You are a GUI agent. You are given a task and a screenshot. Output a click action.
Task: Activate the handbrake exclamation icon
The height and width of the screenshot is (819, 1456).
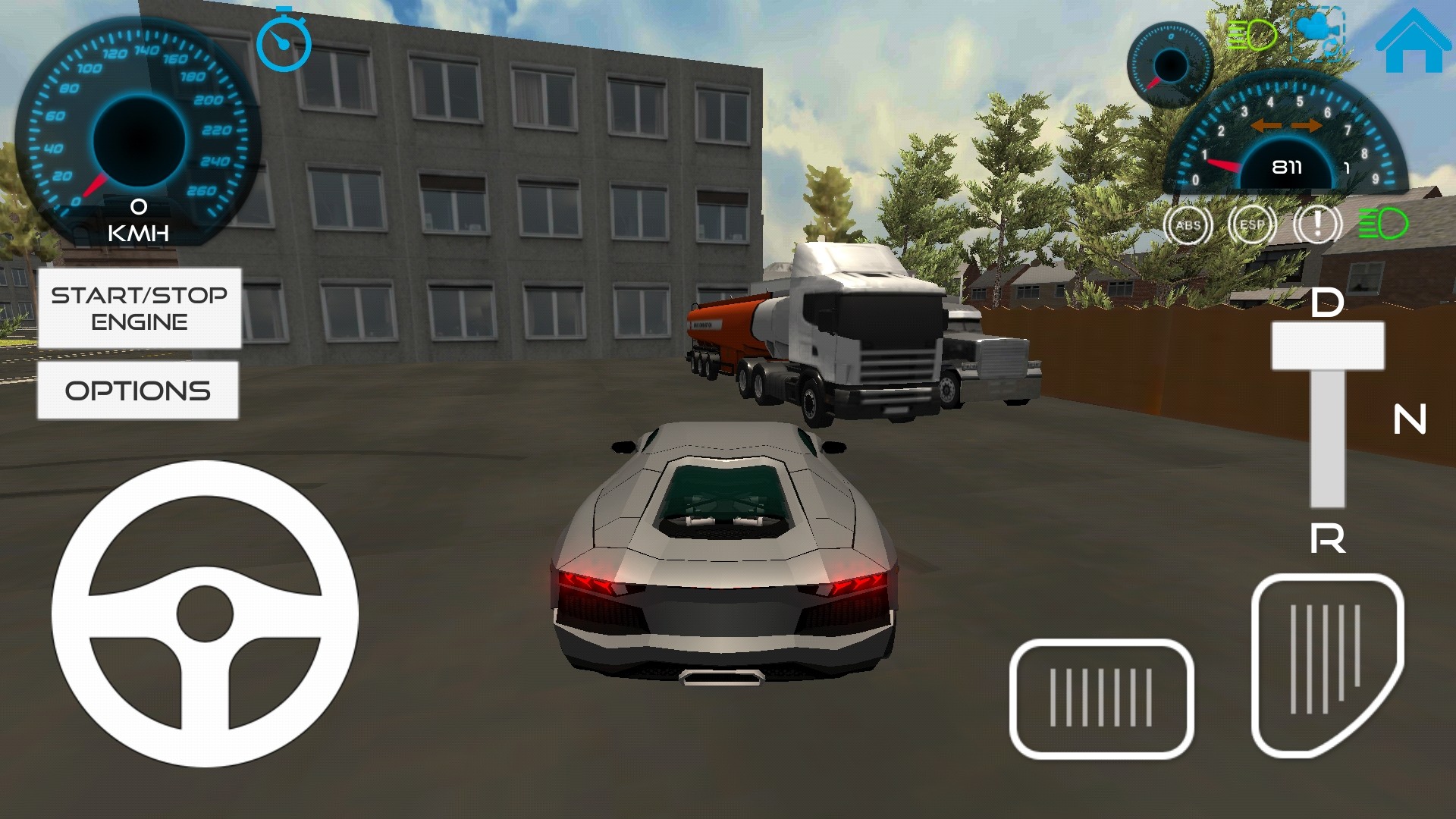coord(1318,225)
